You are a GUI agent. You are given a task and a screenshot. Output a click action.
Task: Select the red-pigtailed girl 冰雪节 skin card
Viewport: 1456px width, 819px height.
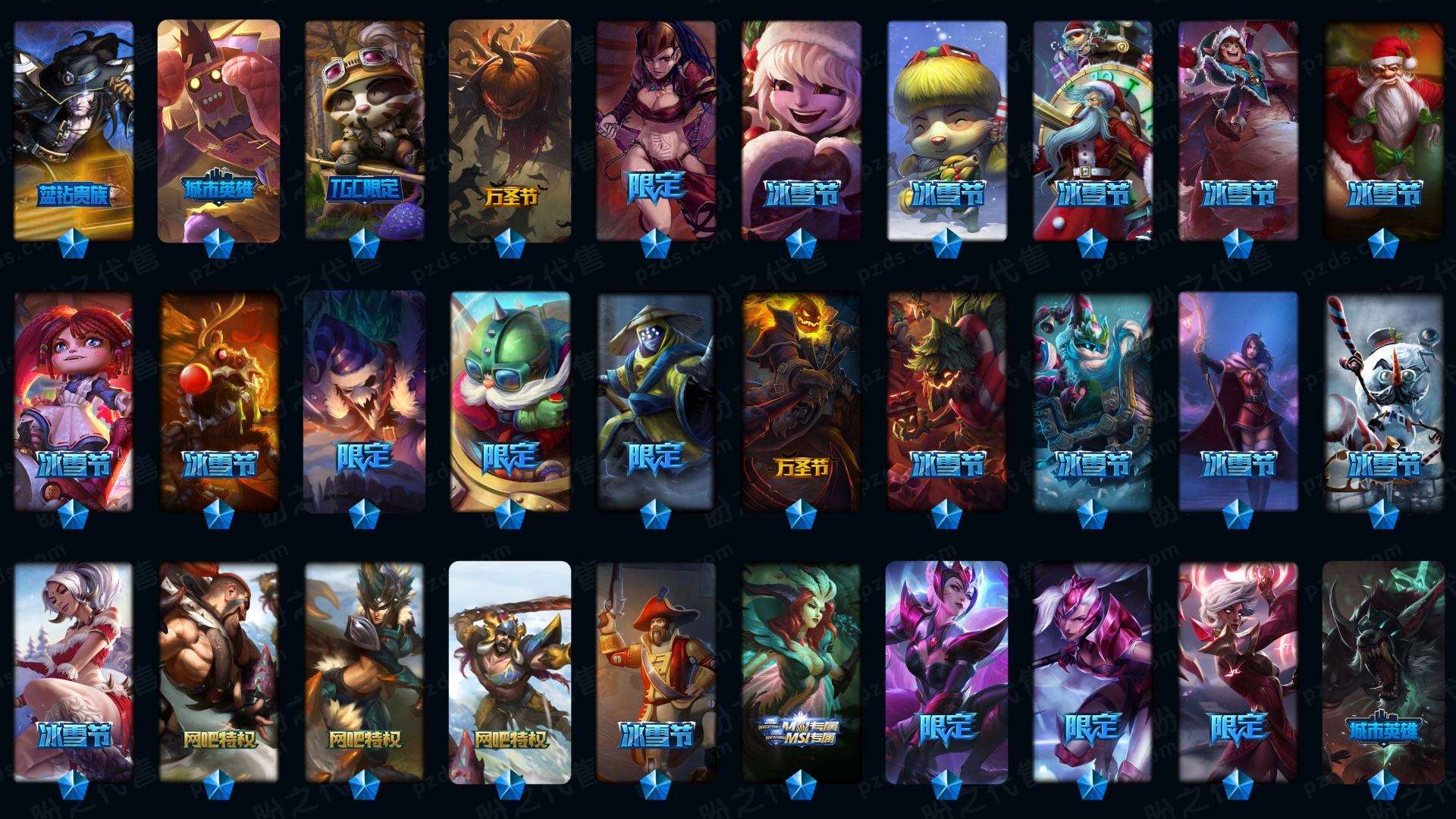click(x=74, y=402)
